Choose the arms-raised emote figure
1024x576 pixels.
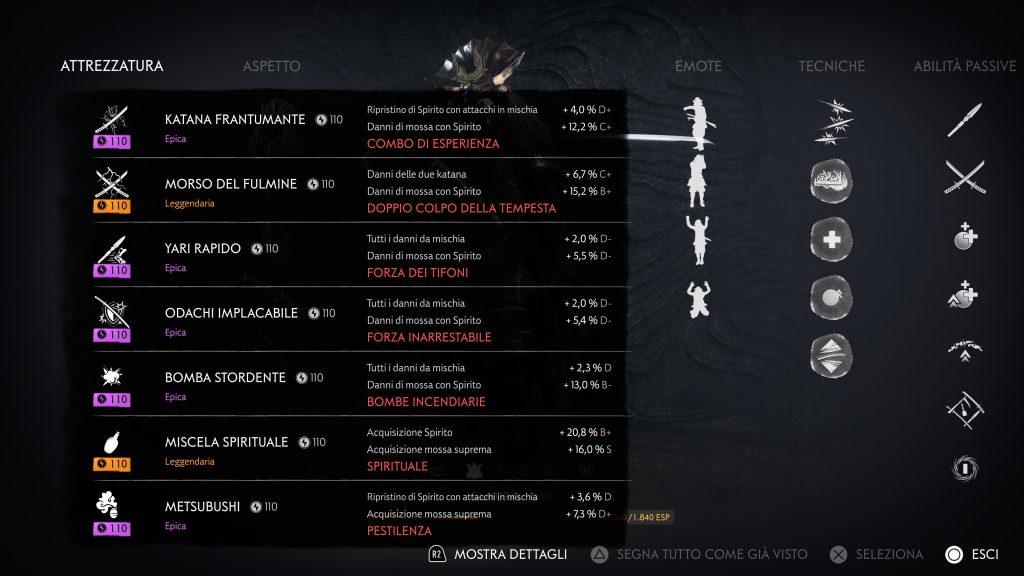(697, 238)
